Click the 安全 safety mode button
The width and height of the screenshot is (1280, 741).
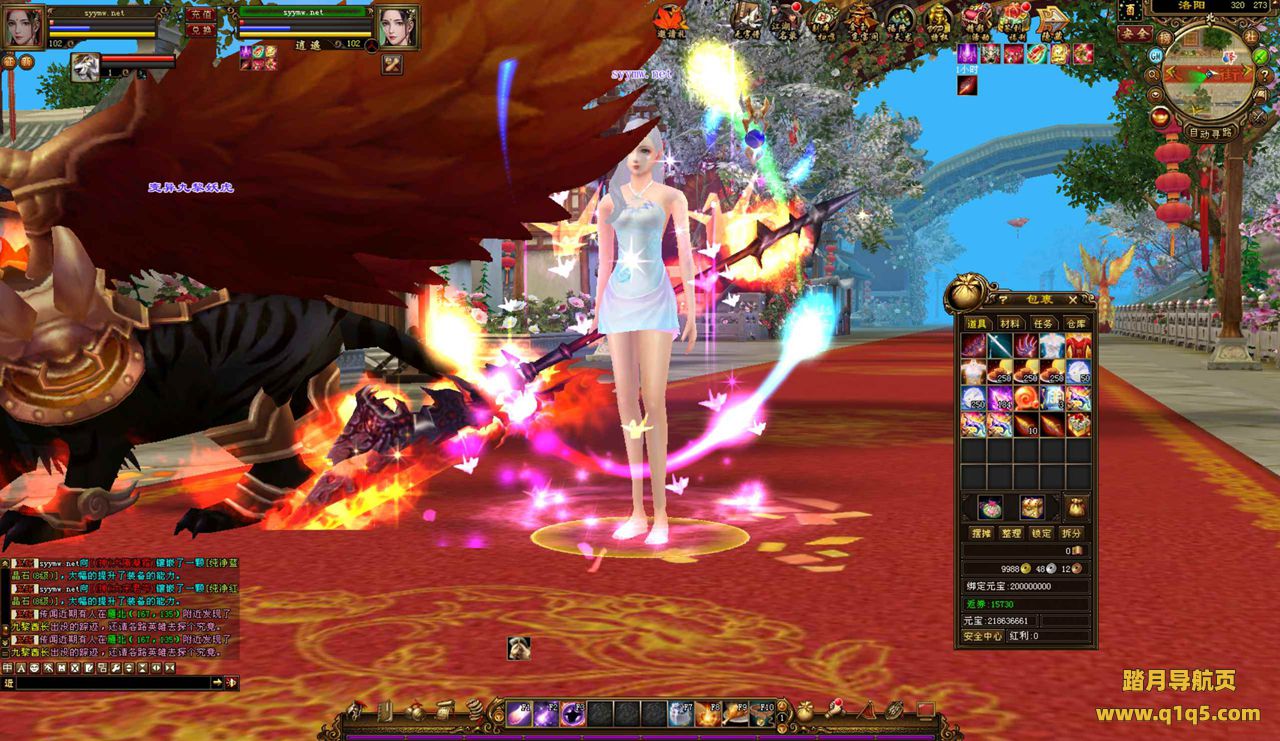[x=1134, y=33]
